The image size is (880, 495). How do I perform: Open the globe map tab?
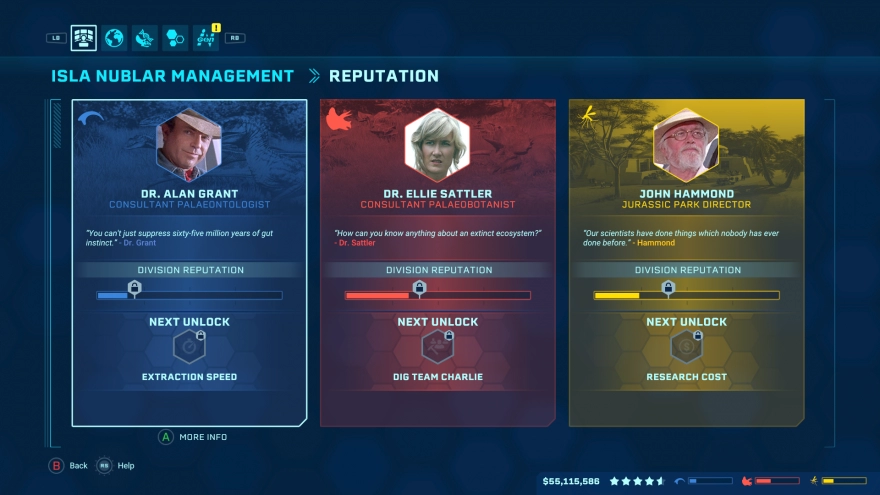click(115, 38)
